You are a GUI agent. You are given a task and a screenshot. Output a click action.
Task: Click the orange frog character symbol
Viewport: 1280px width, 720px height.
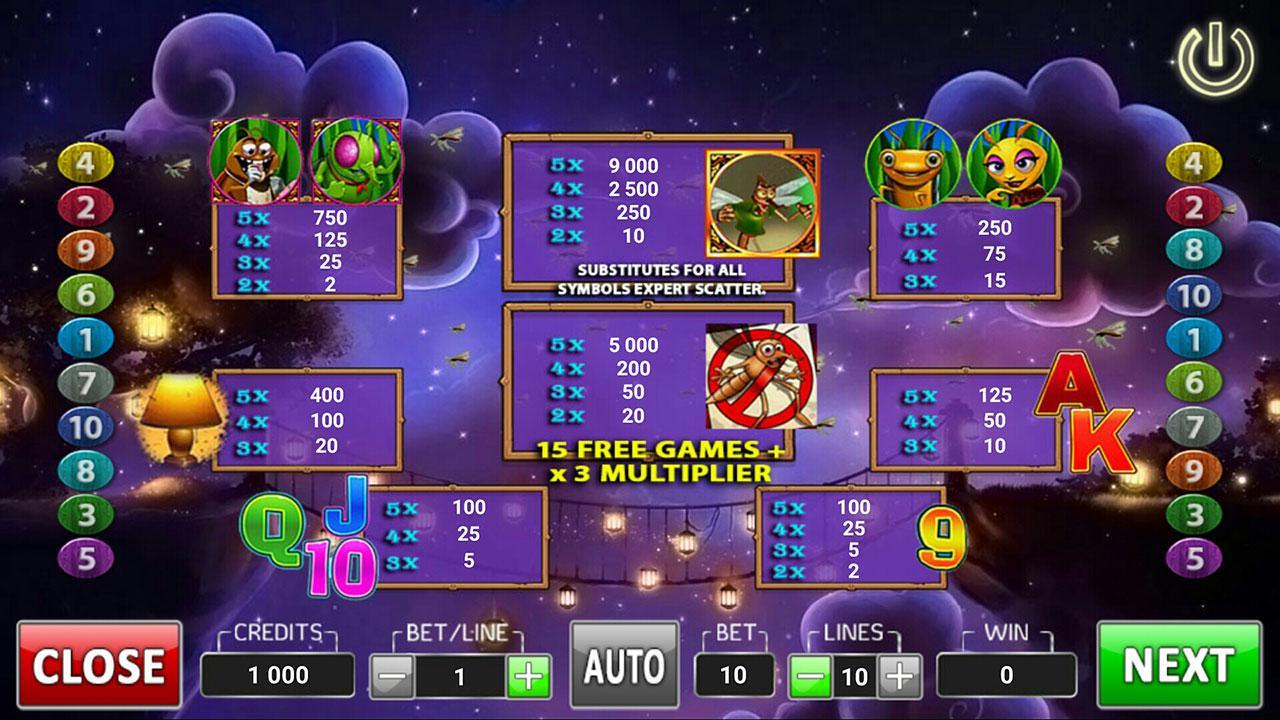point(912,162)
